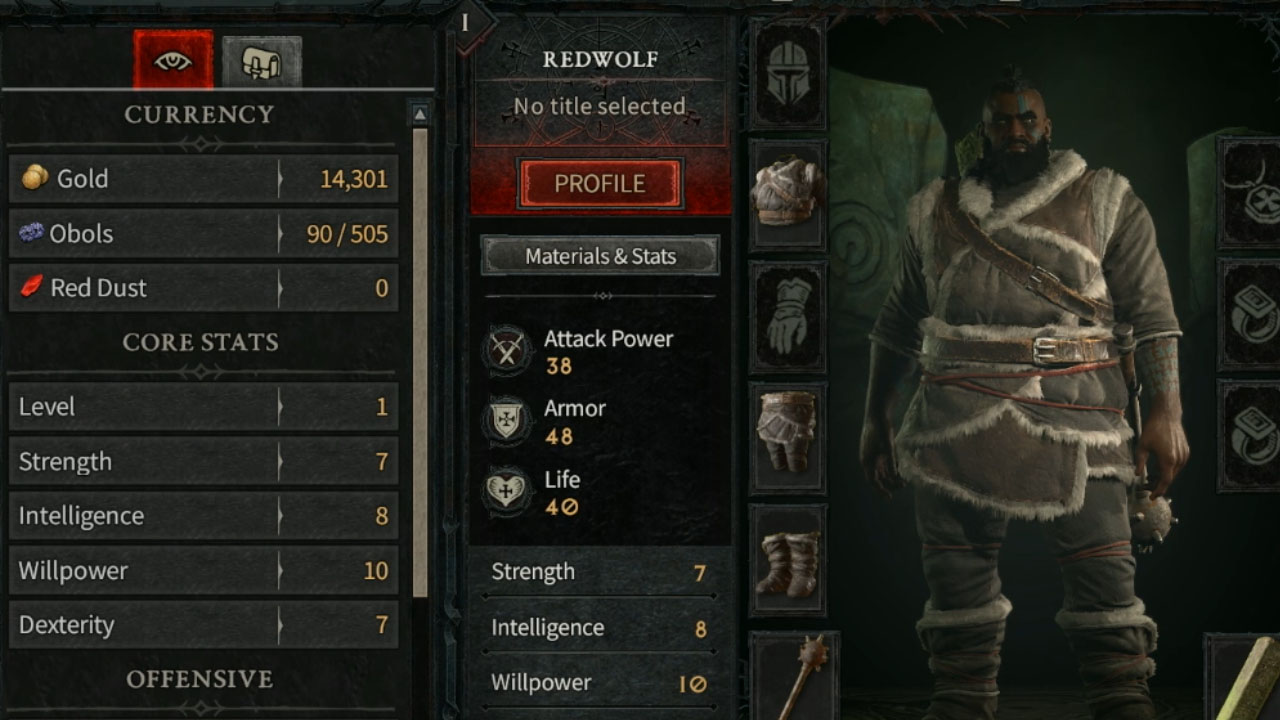Select the equipped helmet slot
The image size is (1280, 720).
pos(787,73)
